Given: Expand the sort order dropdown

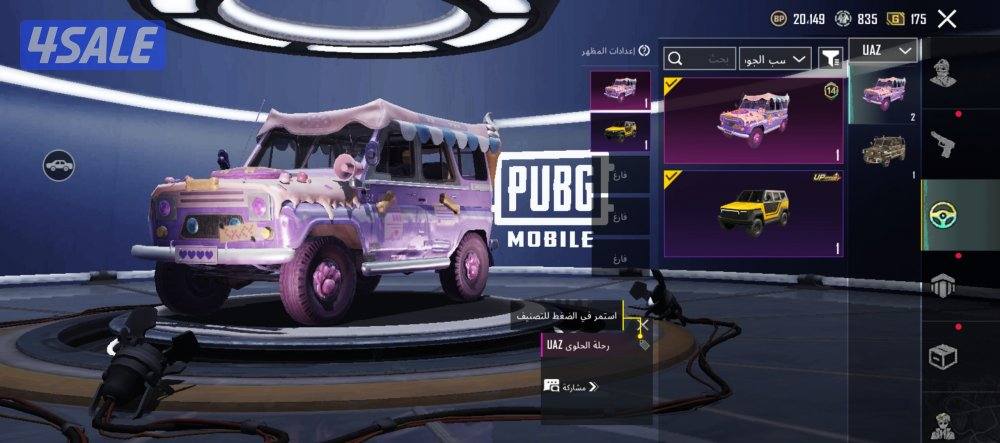Looking at the screenshot, I should 774,60.
